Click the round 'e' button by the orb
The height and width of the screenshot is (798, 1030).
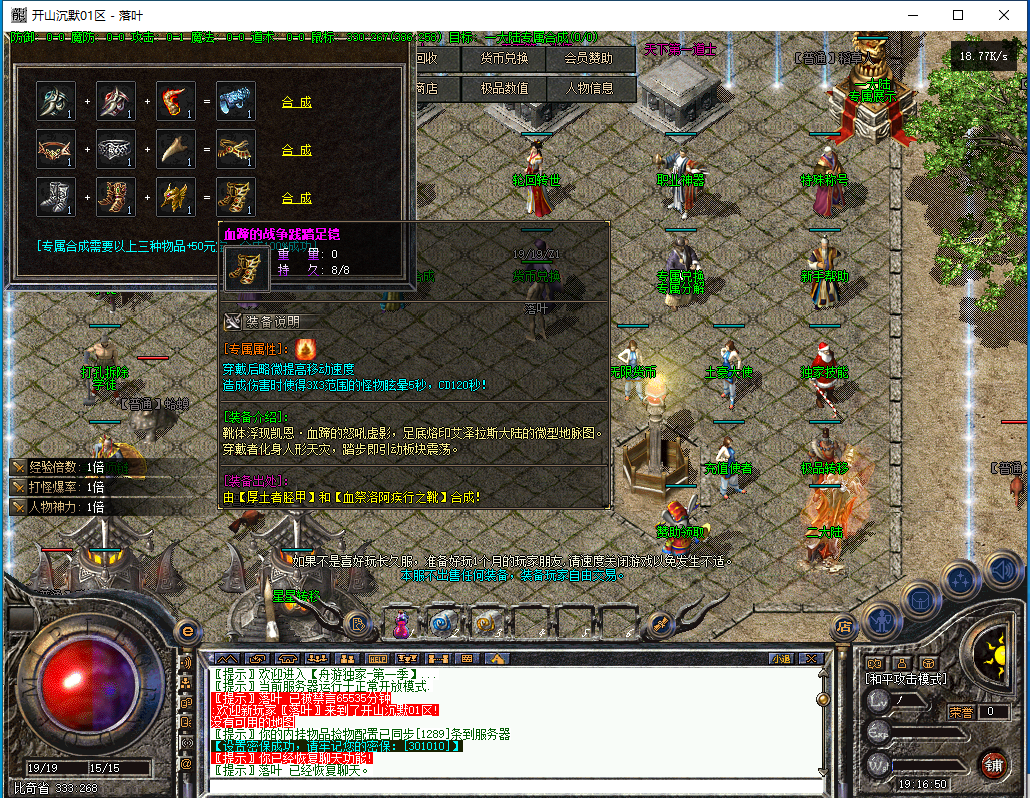(186, 630)
